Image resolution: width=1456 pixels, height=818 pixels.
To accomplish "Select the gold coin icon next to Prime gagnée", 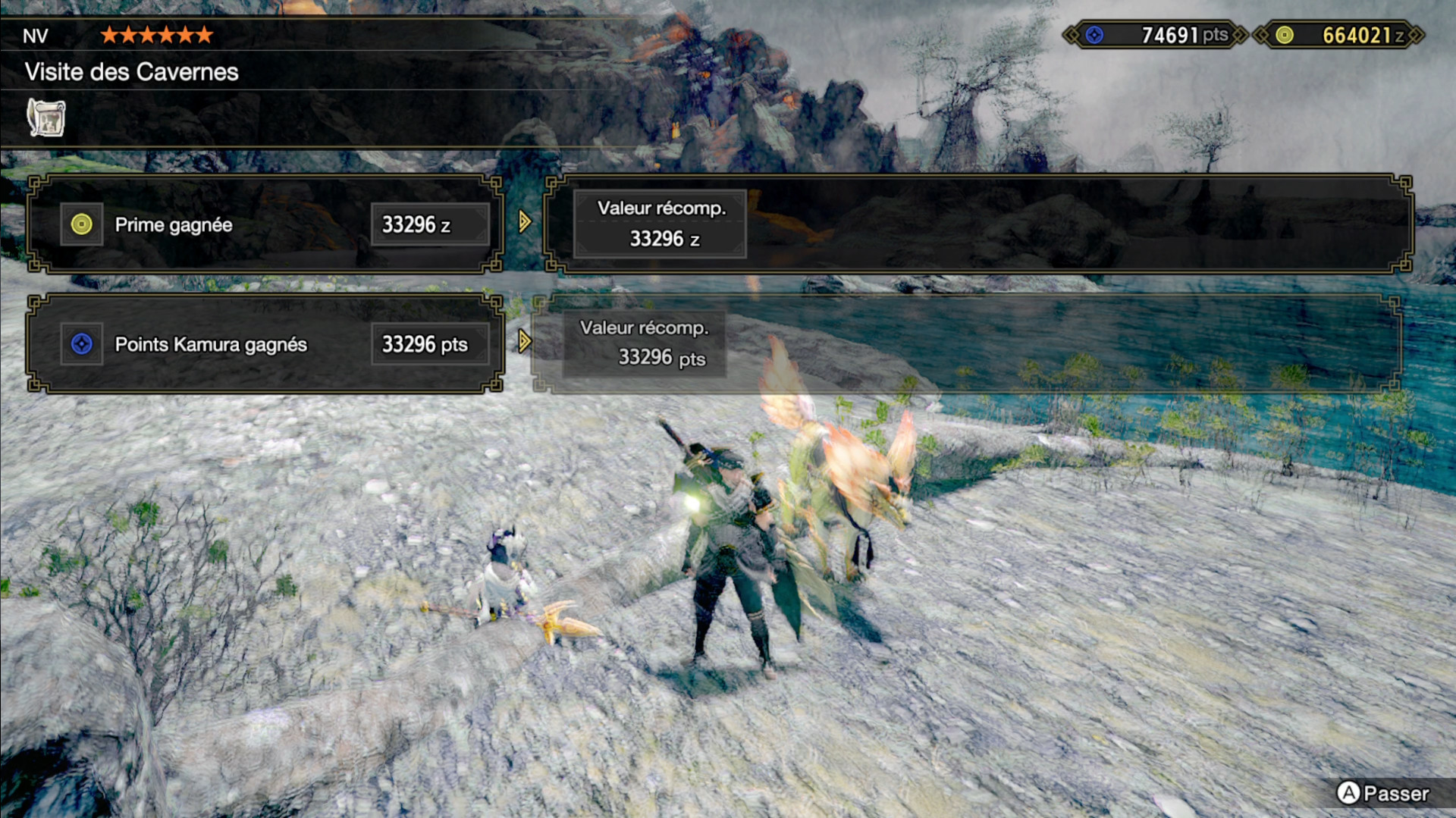I will point(82,224).
